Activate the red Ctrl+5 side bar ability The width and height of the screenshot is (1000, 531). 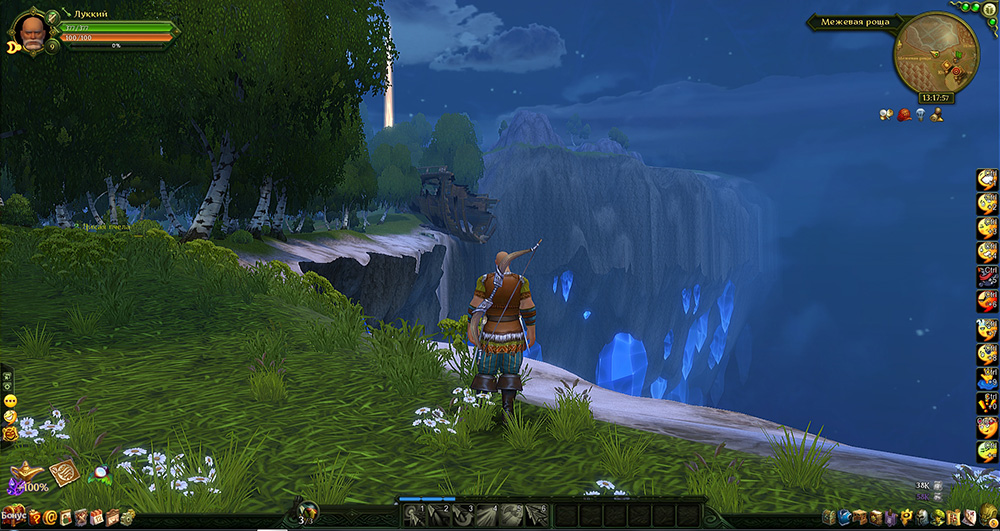click(987, 277)
